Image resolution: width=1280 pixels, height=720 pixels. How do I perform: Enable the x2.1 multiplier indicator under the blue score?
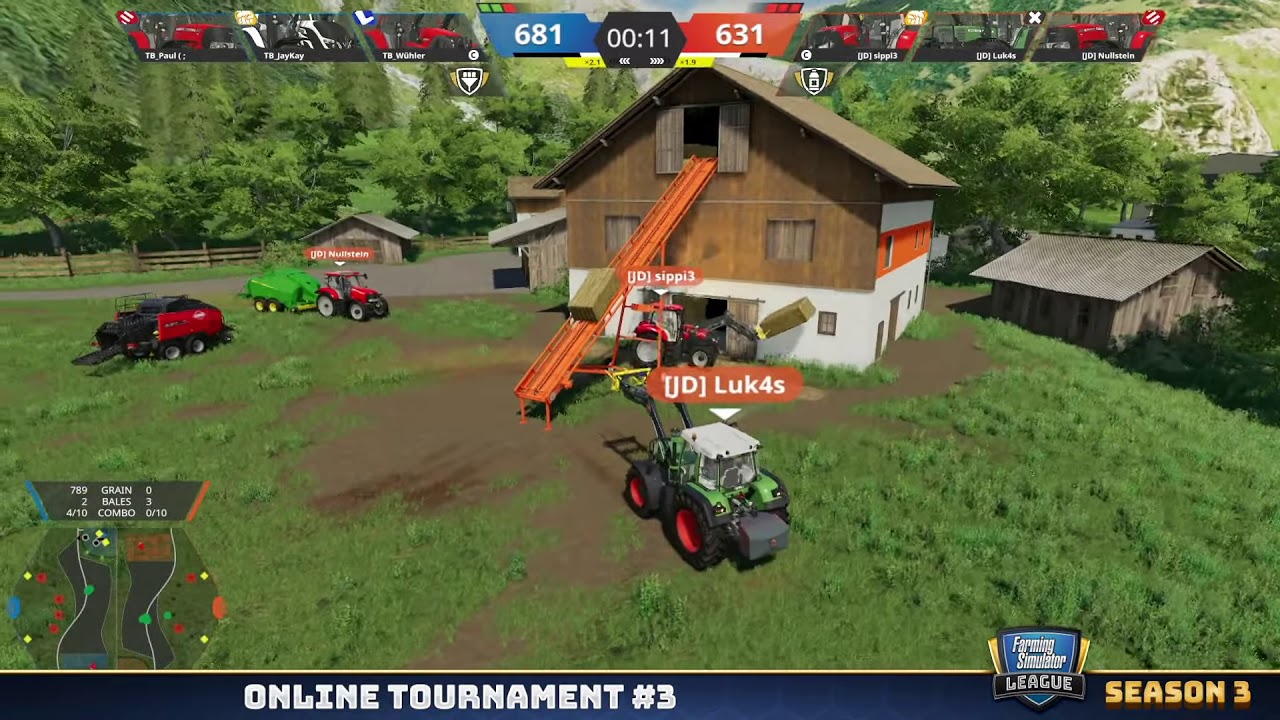coord(592,61)
